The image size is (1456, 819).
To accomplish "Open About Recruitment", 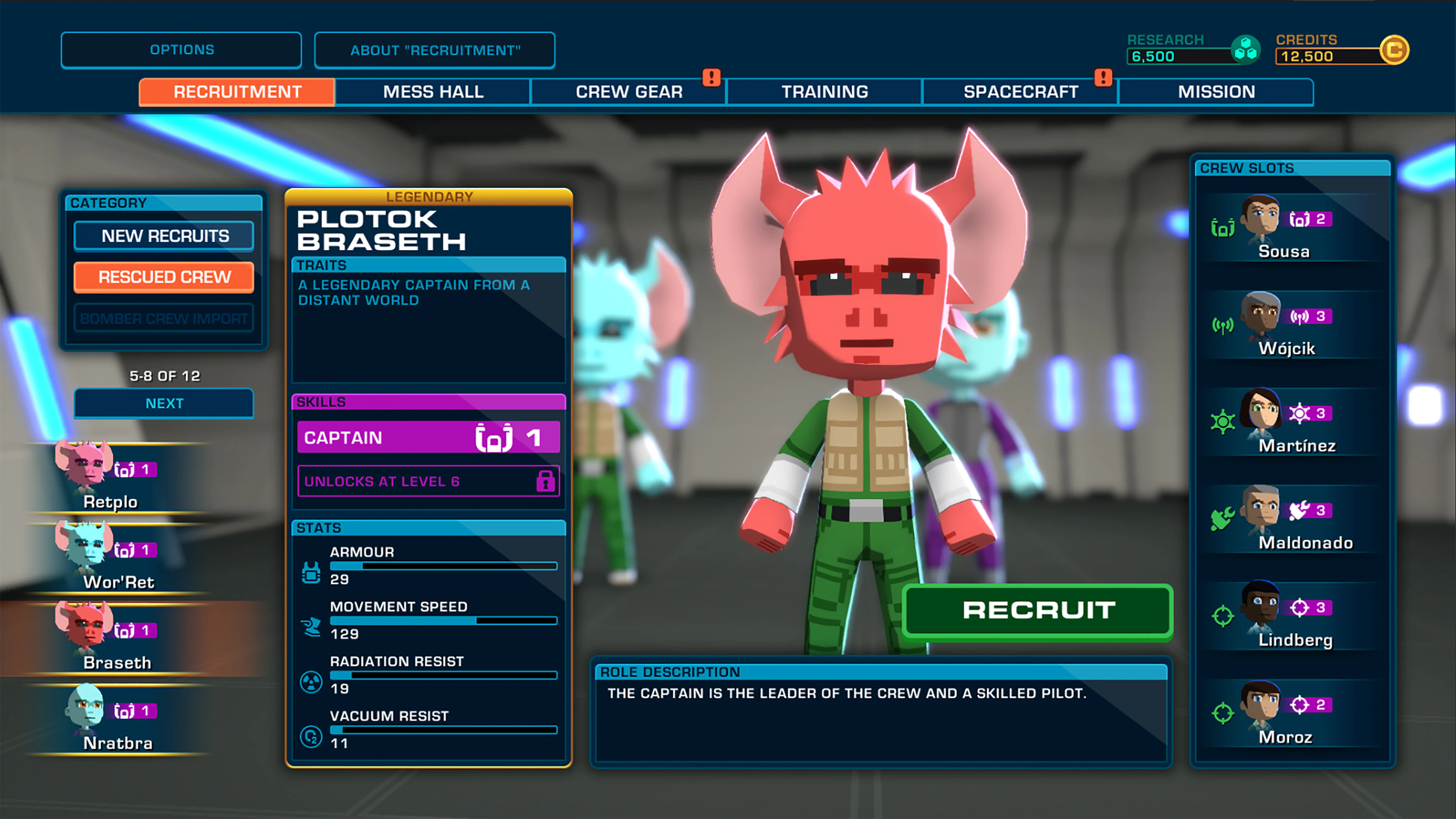I will coord(435,50).
